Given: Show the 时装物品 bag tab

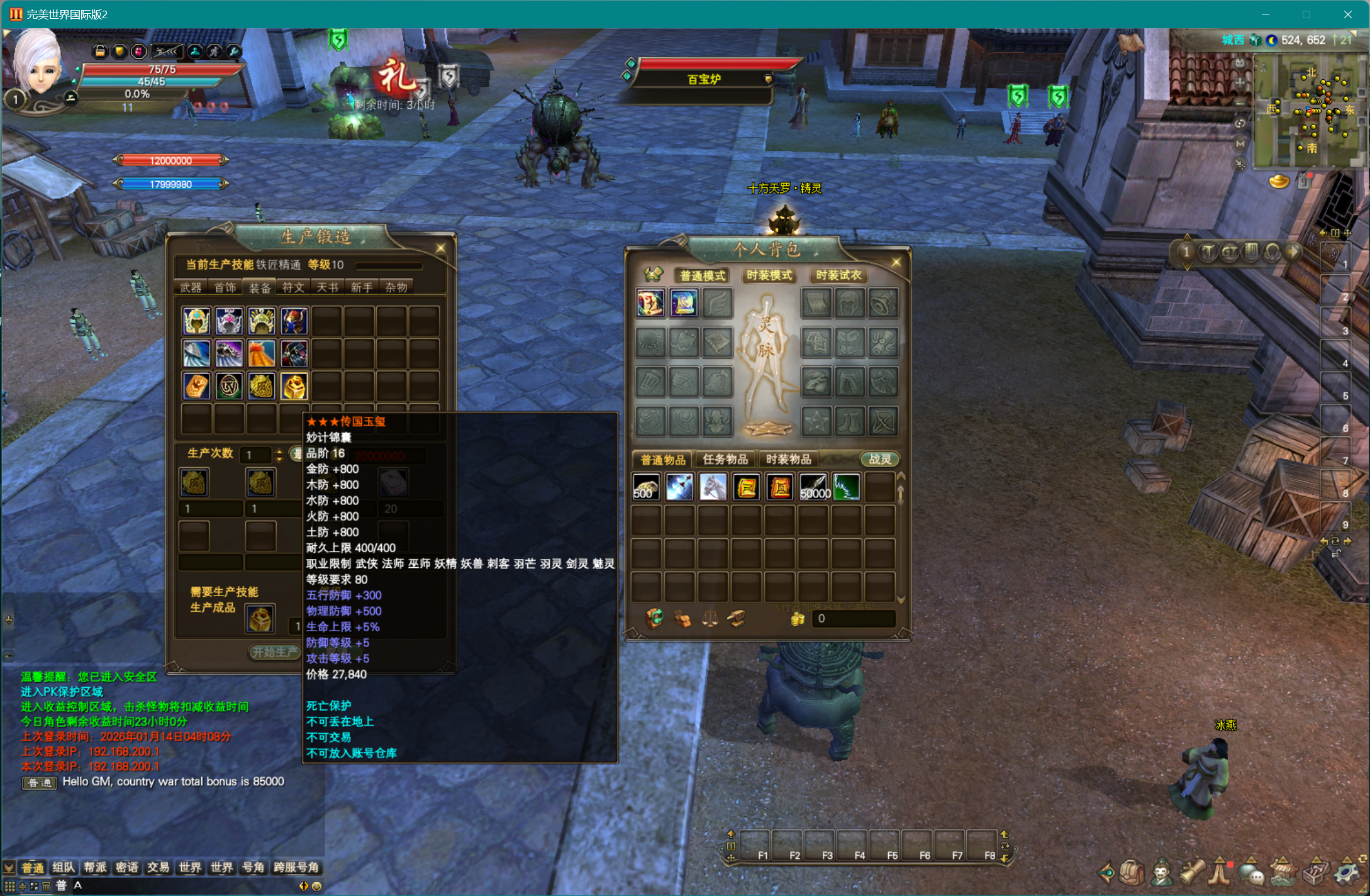Looking at the screenshot, I should [789, 459].
